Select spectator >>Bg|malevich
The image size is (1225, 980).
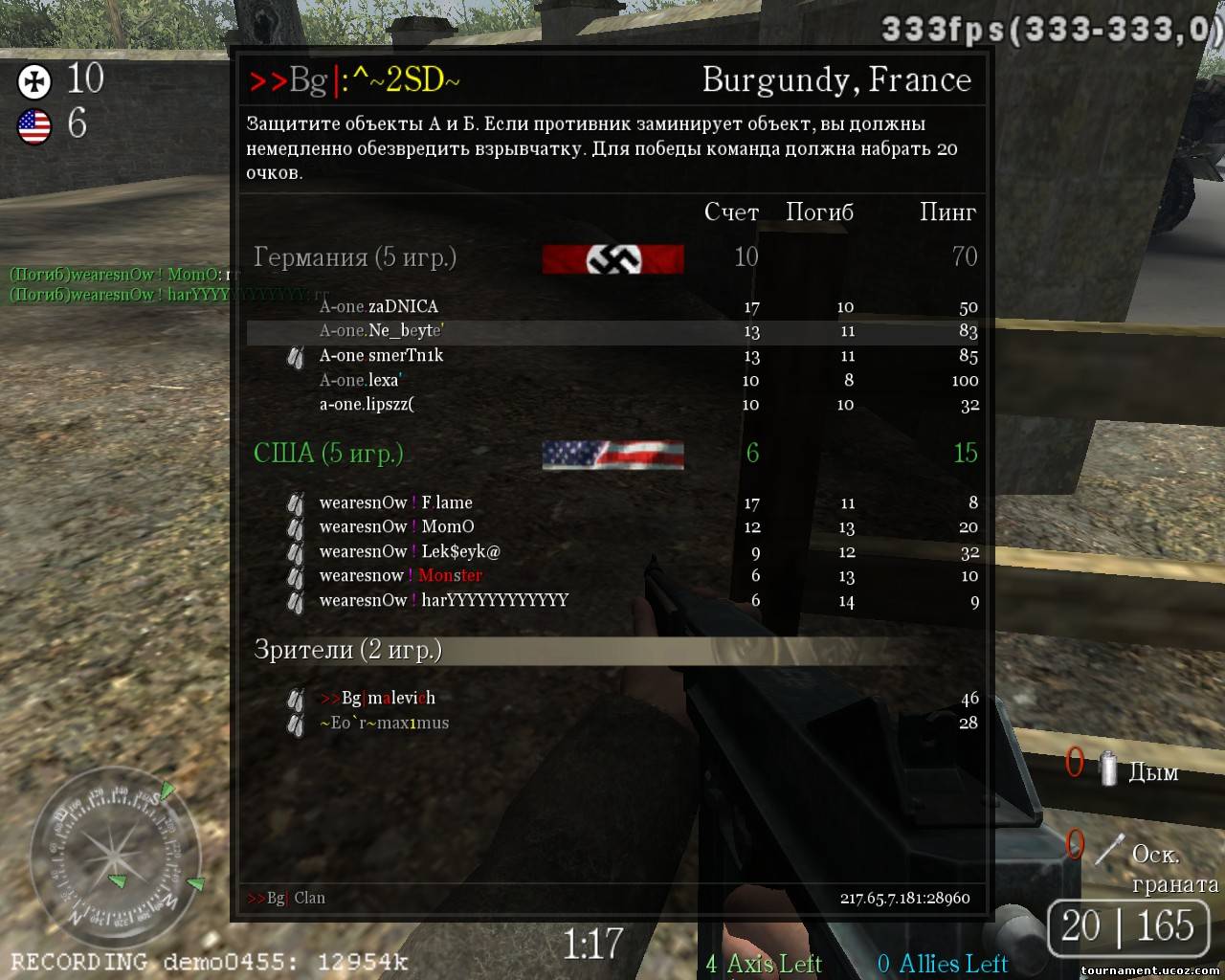[x=378, y=699]
